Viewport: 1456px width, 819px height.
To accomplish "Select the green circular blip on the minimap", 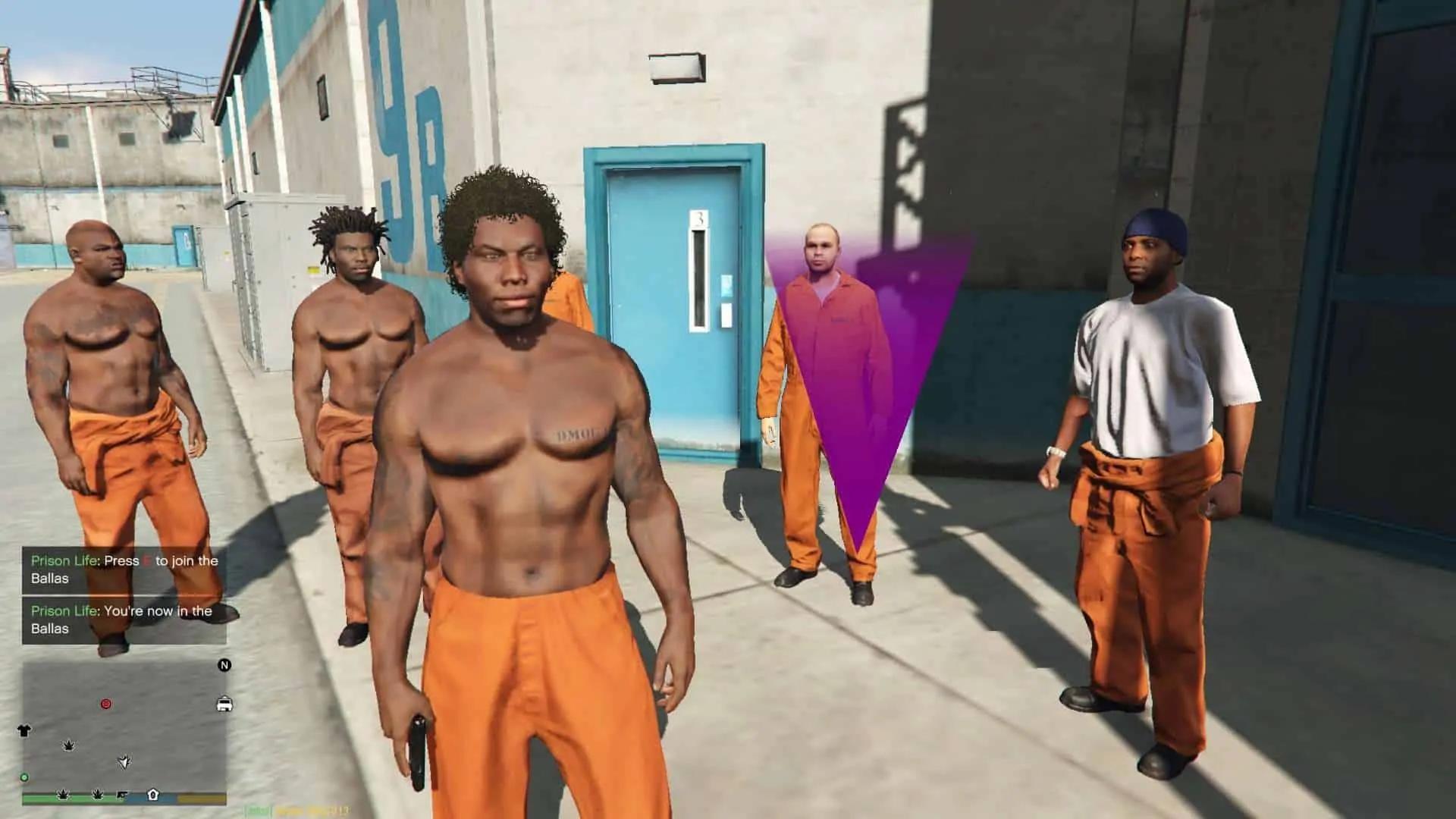I will pyautogui.click(x=24, y=777).
